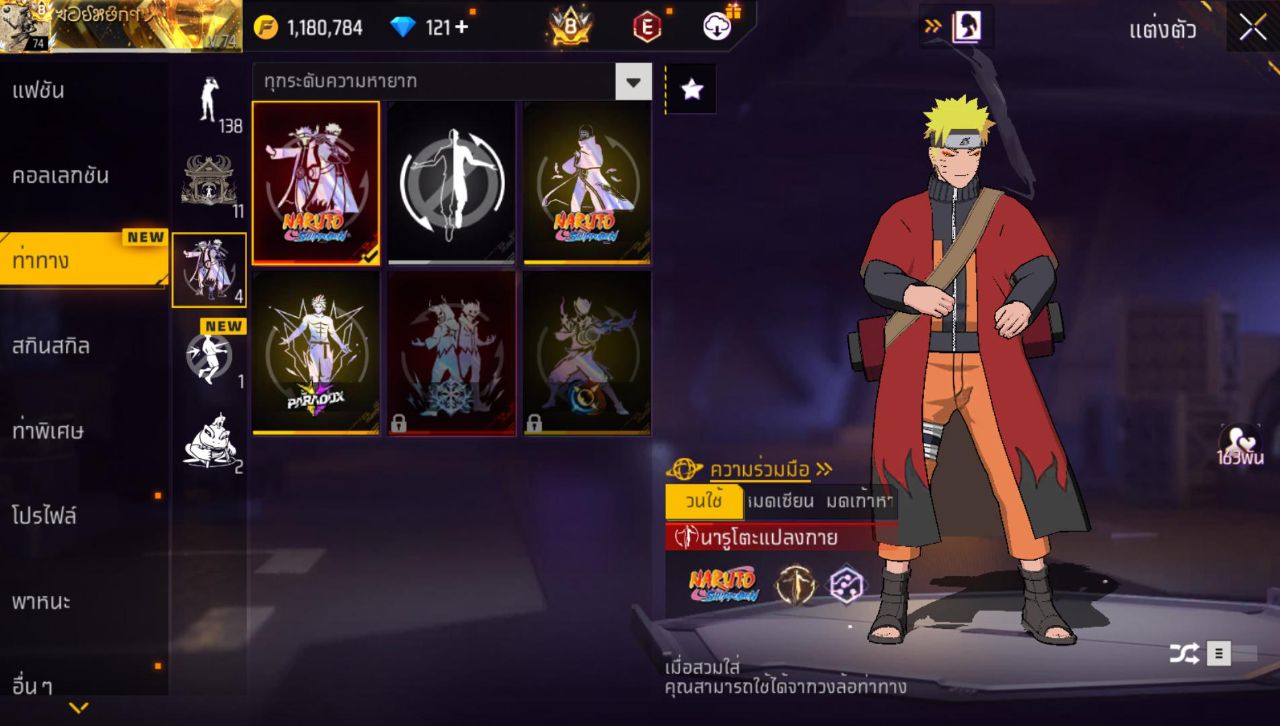Screen dimensions: 1280x726
Task: Toggle the star favorites filter
Action: (691, 90)
